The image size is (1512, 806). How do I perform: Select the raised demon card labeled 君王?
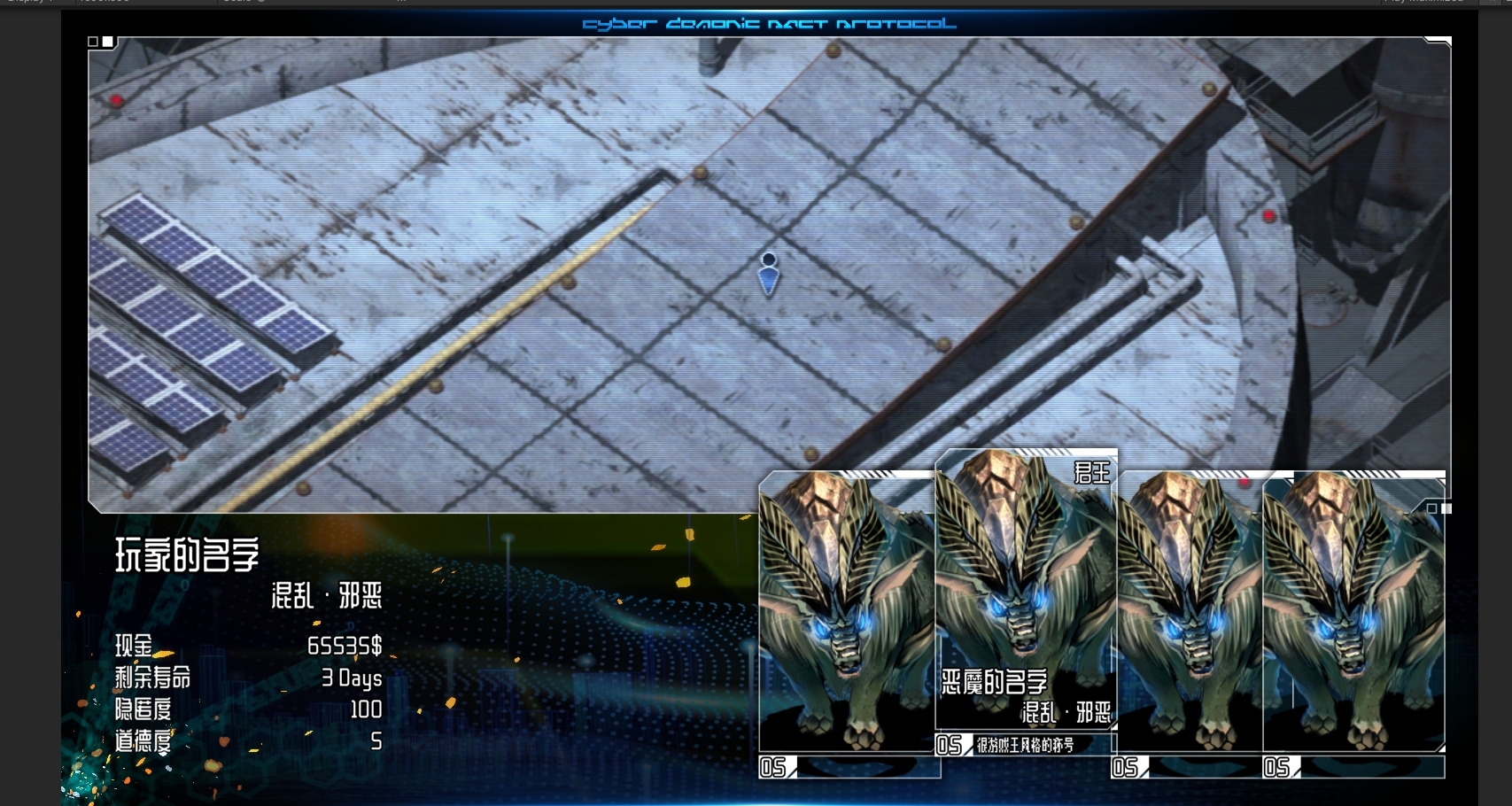pos(1025,593)
